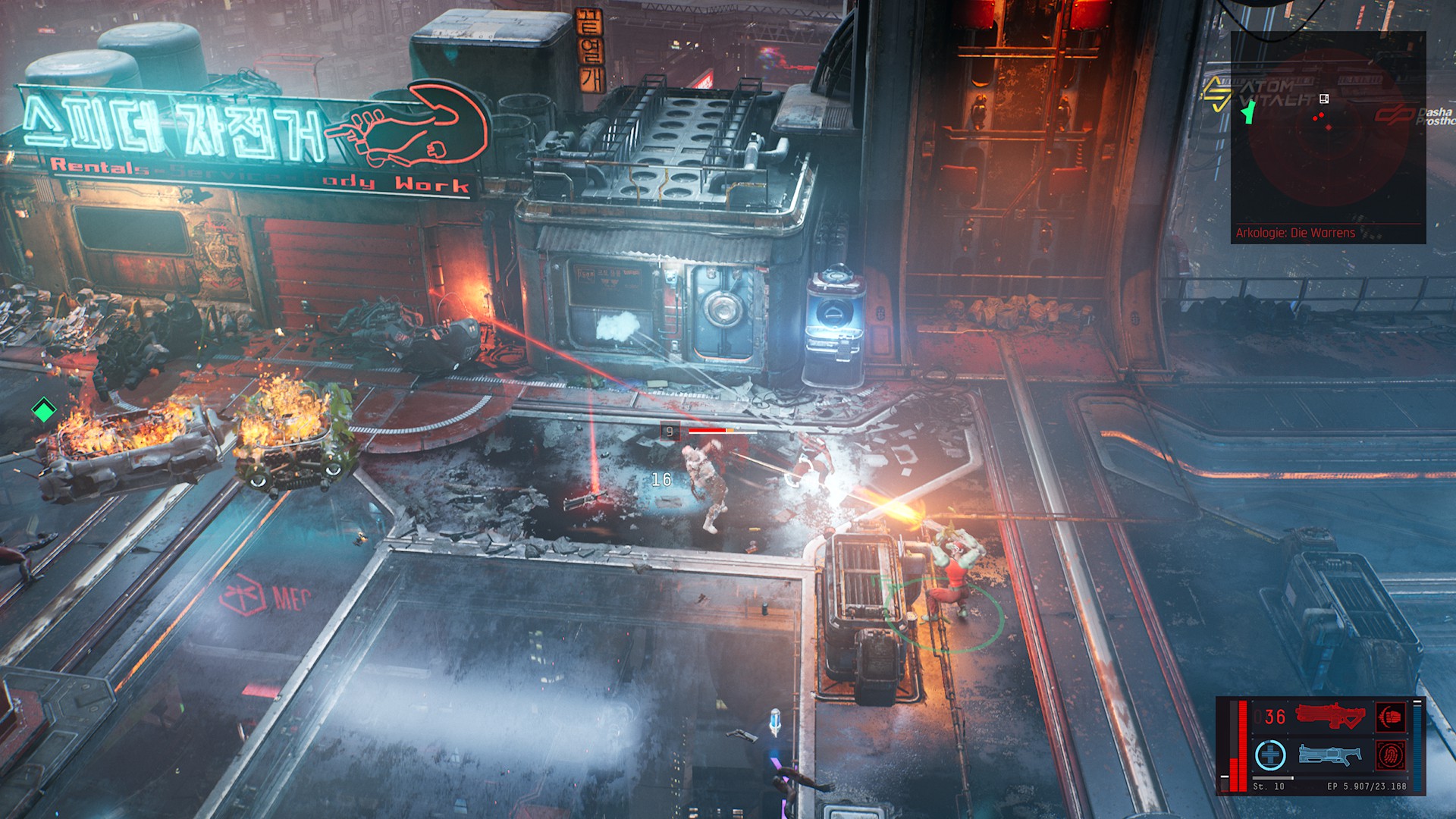This screenshot has height=819, width=1456.
Task: Open the Die Warrens minimap
Action: (x=1328, y=136)
